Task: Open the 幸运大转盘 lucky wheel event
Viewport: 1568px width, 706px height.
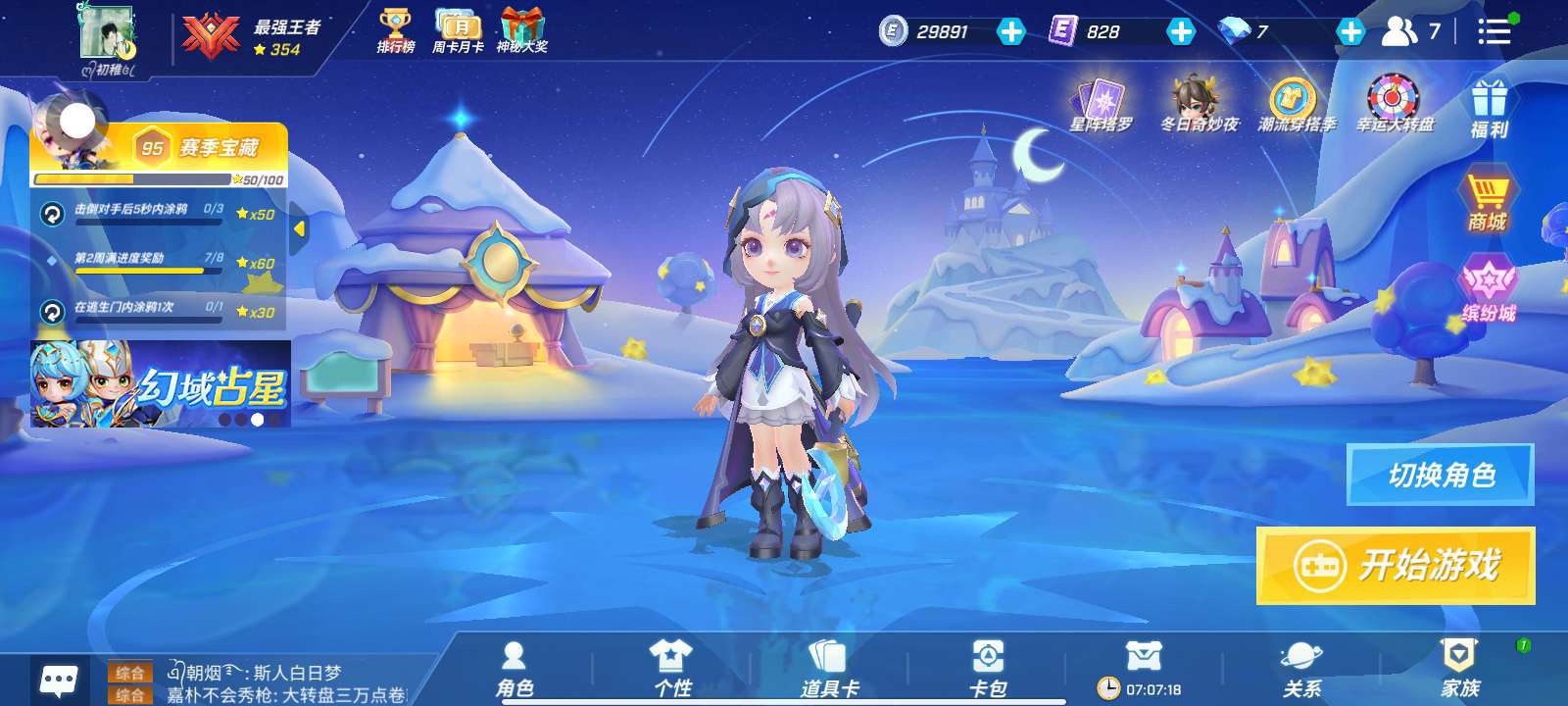Action: pyautogui.click(x=1395, y=104)
